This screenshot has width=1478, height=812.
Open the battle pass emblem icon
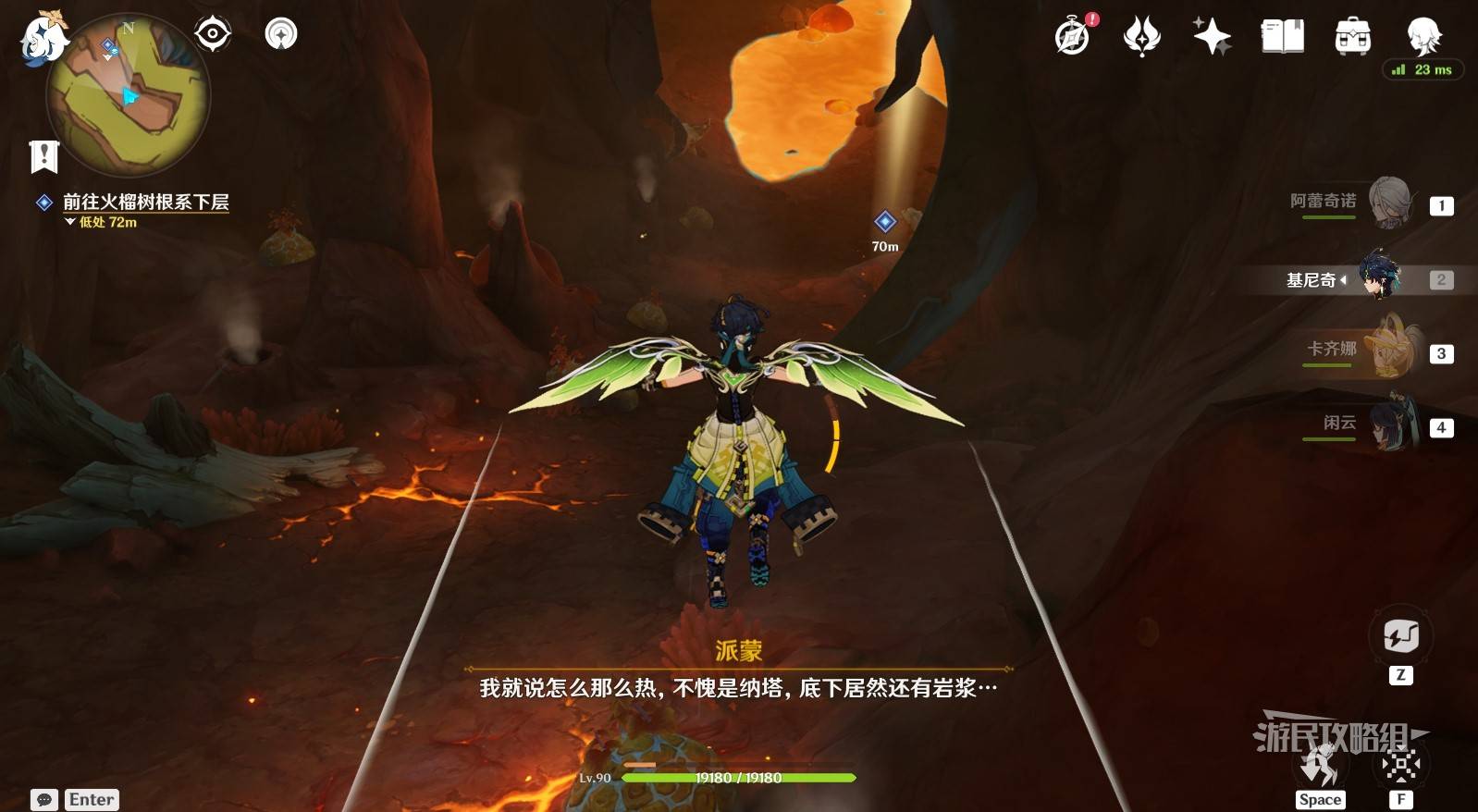click(x=1142, y=37)
